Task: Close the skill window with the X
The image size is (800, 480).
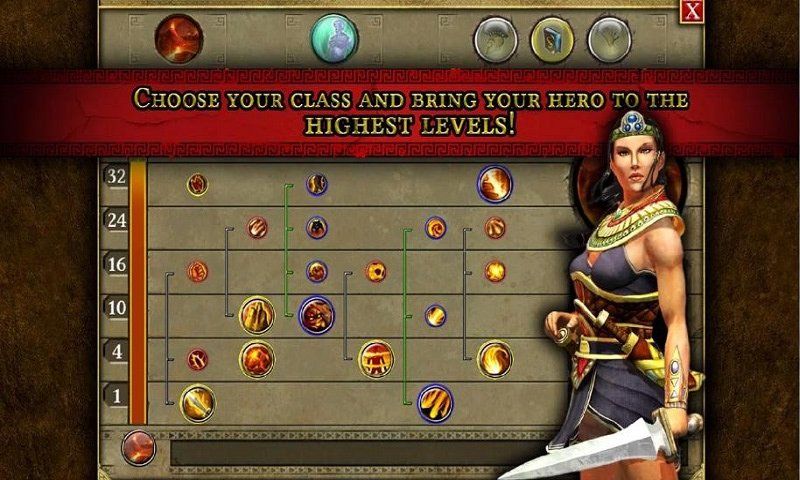Action: pyautogui.click(x=691, y=11)
